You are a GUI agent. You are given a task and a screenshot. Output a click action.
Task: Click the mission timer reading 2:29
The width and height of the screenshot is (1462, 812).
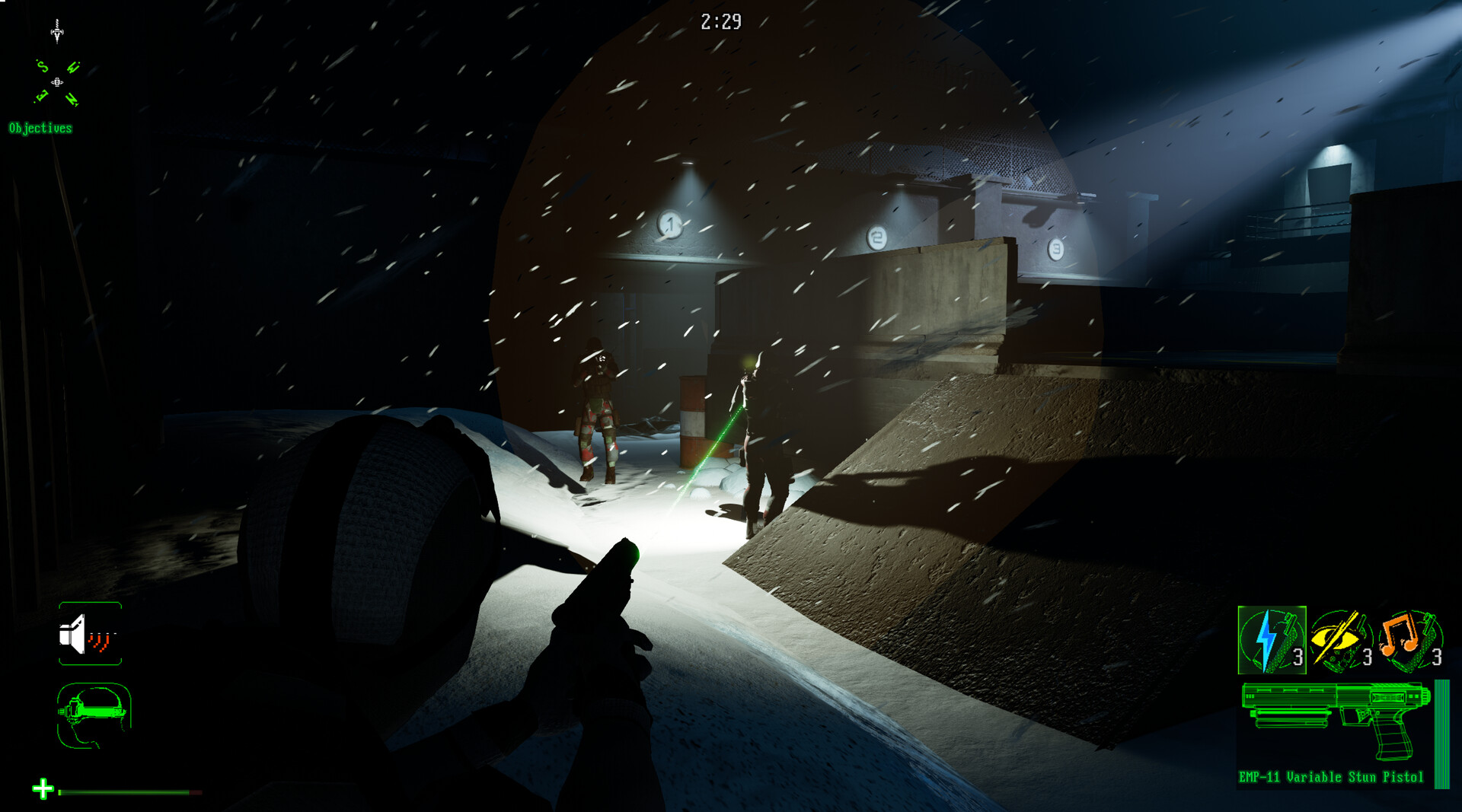722,21
